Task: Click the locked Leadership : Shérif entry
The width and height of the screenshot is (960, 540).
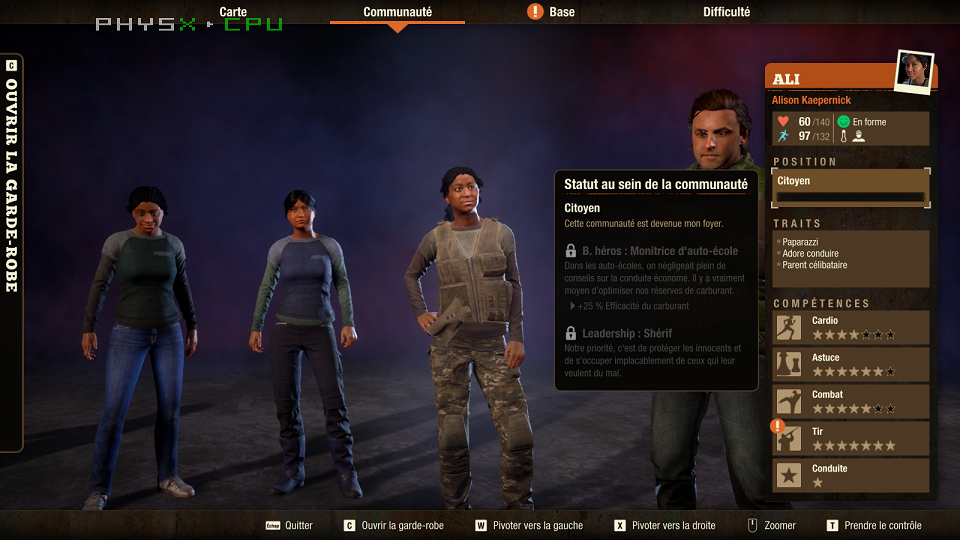Action: pyautogui.click(x=627, y=333)
